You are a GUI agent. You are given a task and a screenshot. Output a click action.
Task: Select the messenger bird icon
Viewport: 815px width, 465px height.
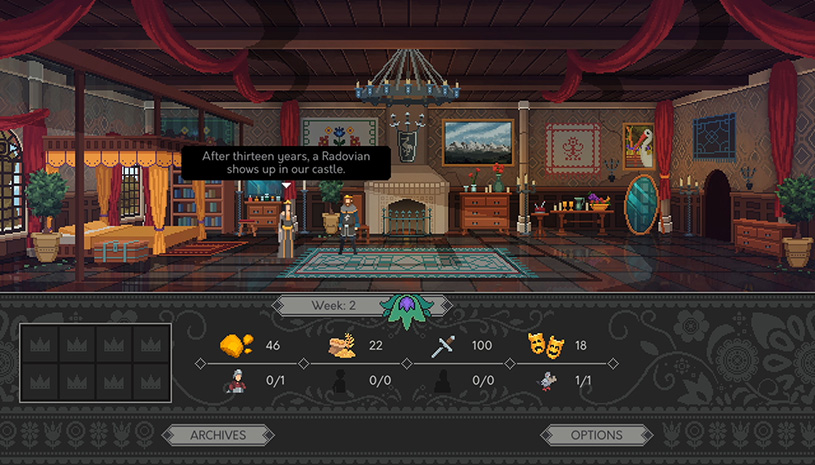tap(546, 380)
